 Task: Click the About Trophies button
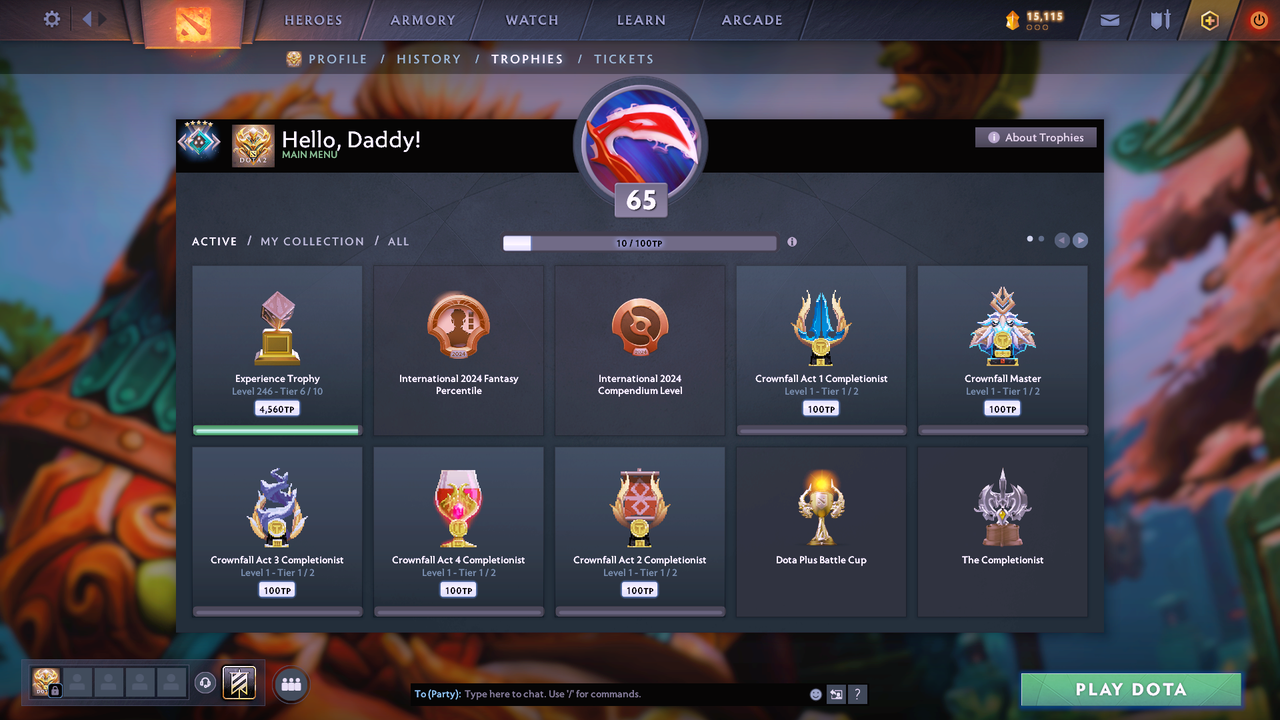[1035, 137]
